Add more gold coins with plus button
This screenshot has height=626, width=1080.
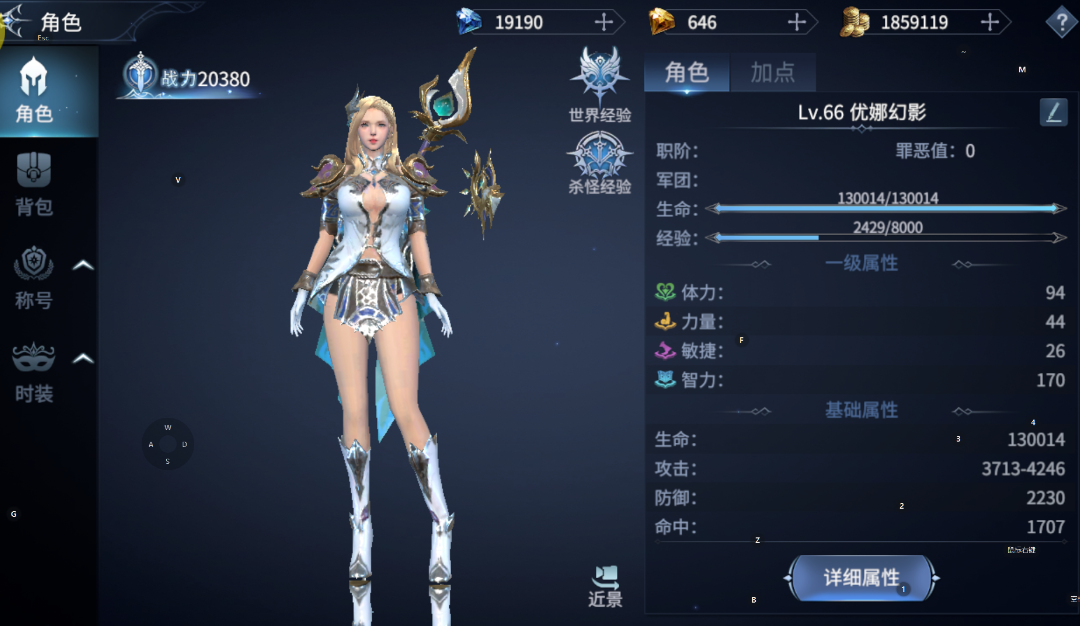click(x=990, y=22)
